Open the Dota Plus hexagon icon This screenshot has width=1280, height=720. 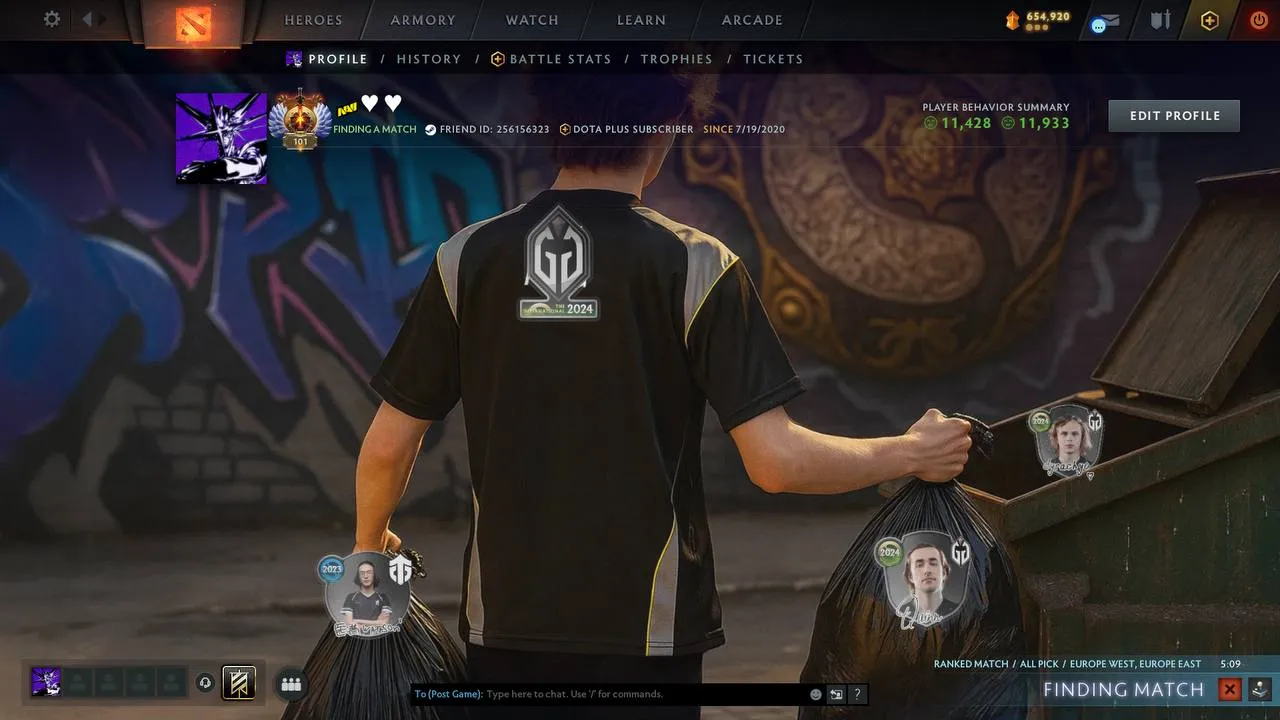click(1210, 20)
